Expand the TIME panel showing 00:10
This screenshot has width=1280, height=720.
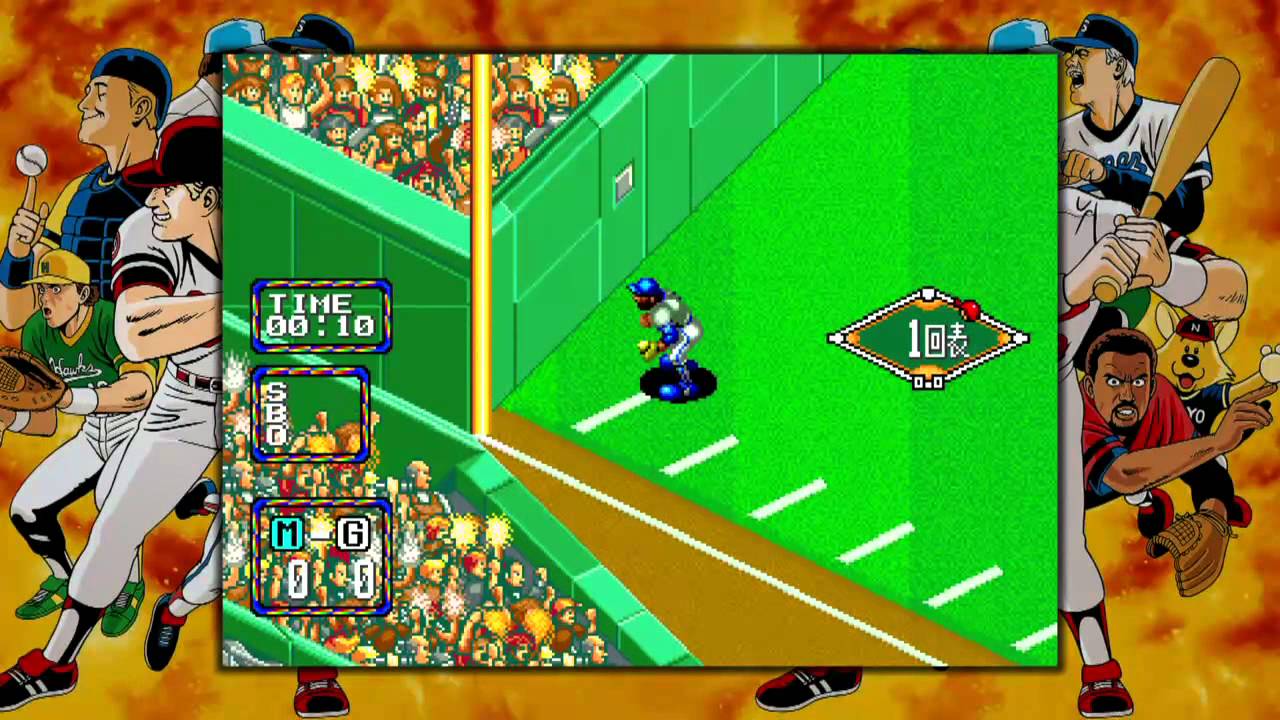coord(322,316)
